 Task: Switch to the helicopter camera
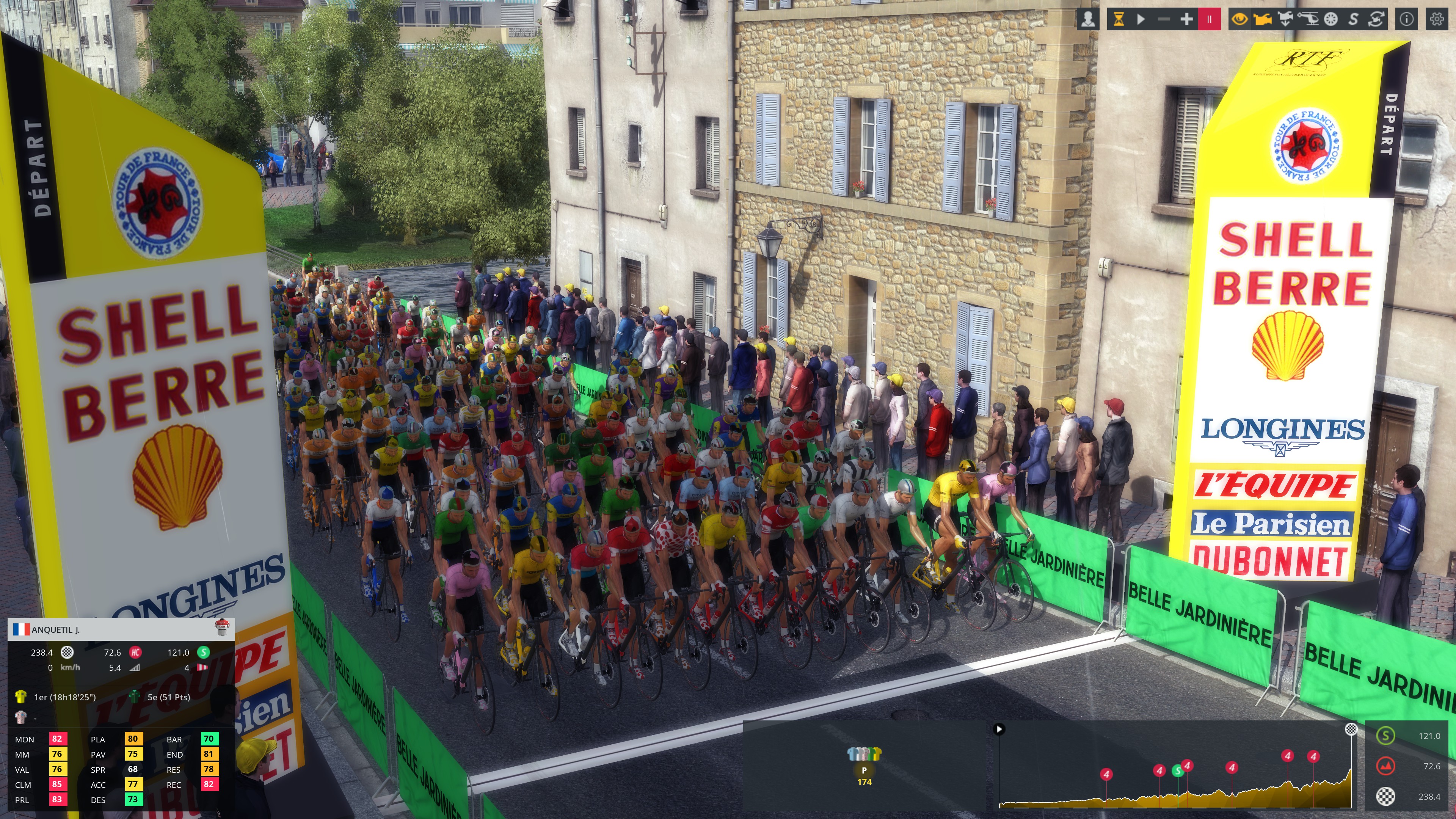[1308, 20]
